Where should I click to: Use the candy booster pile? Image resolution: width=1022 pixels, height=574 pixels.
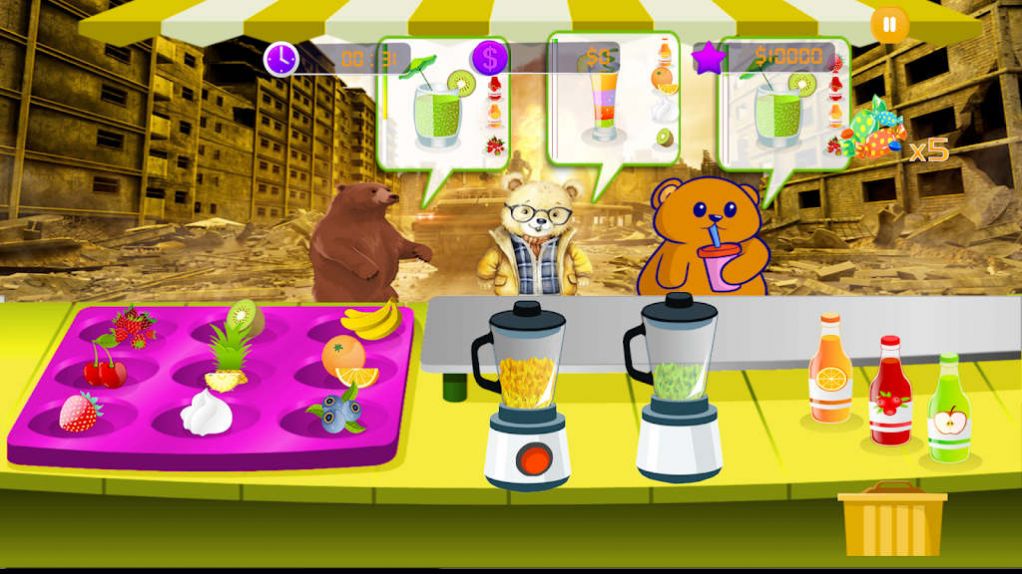pos(870,132)
